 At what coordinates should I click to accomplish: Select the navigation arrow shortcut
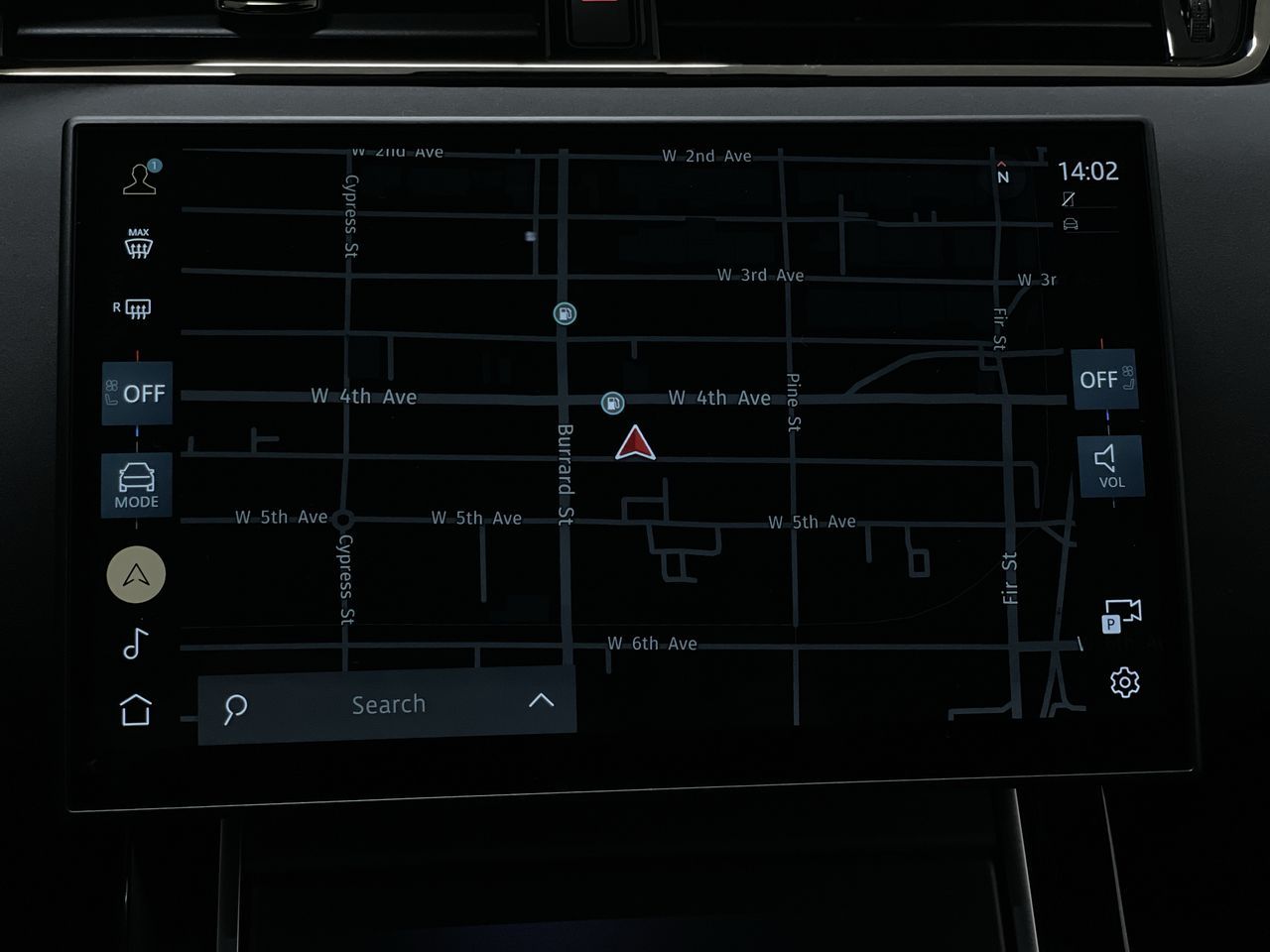point(136,575)
